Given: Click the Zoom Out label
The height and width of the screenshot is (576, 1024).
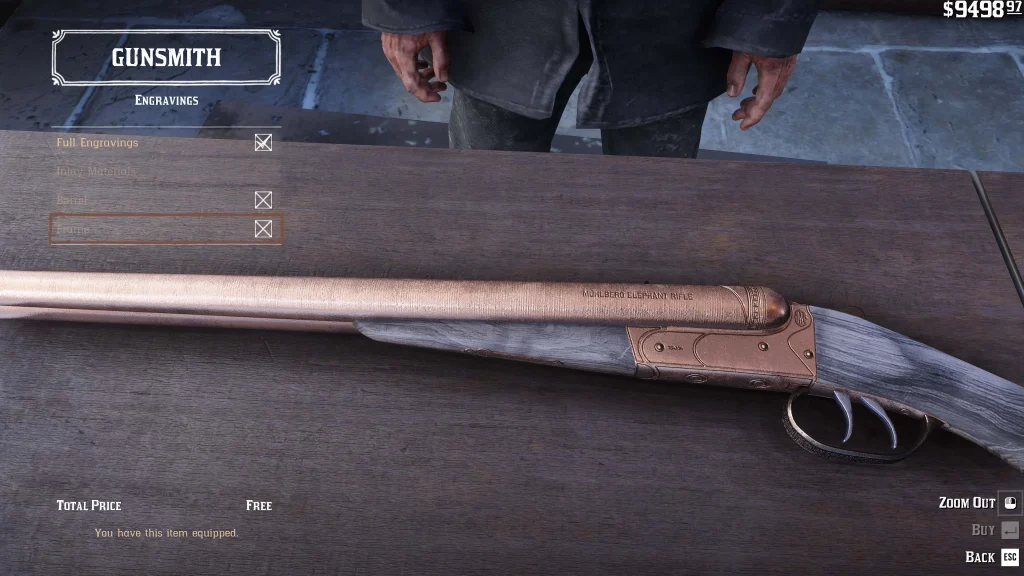Looking at the screenshot, I should pyautogui.click(x=966, y=503).
